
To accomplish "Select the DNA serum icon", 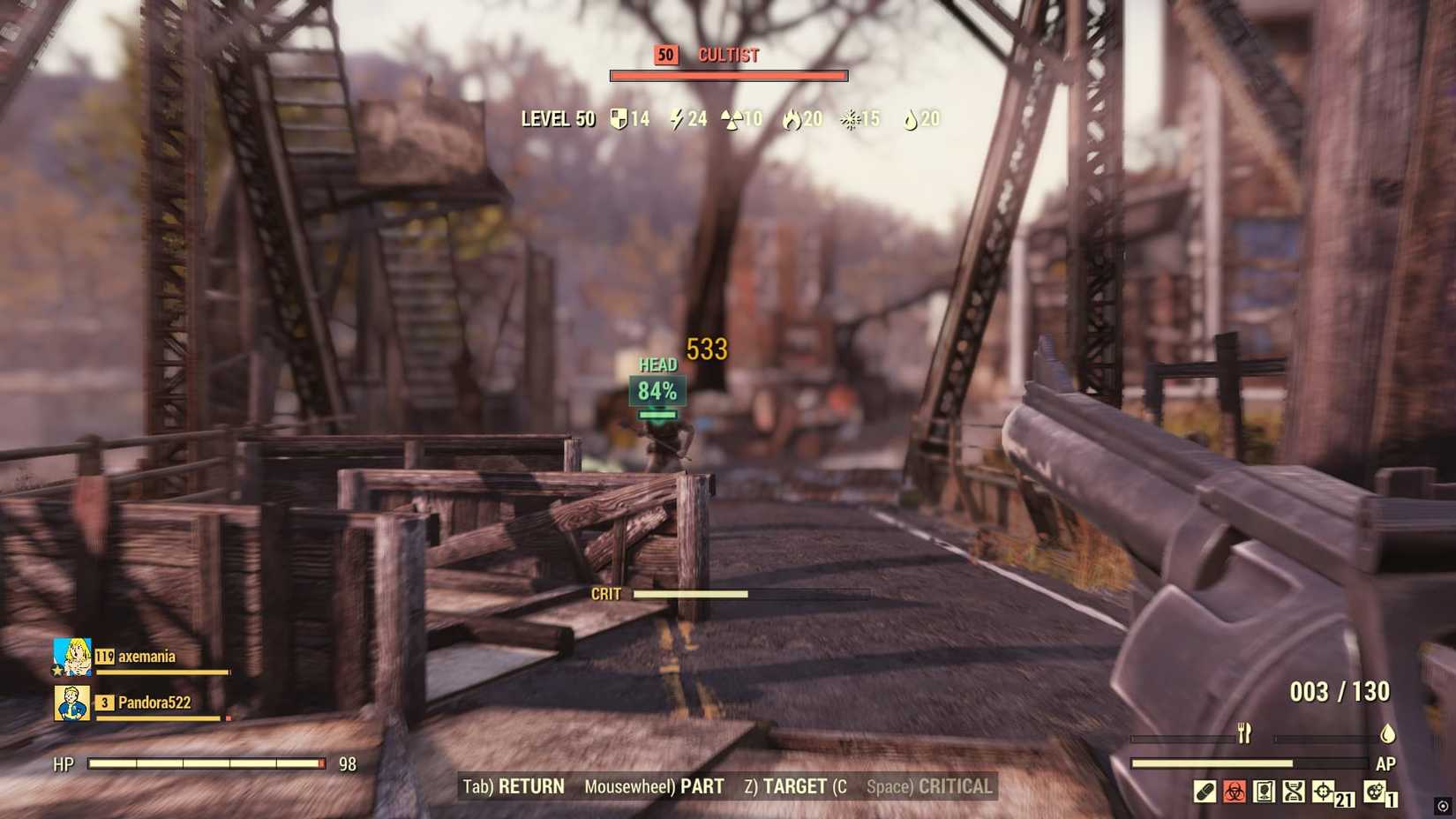I will (x=1295, y=791).
